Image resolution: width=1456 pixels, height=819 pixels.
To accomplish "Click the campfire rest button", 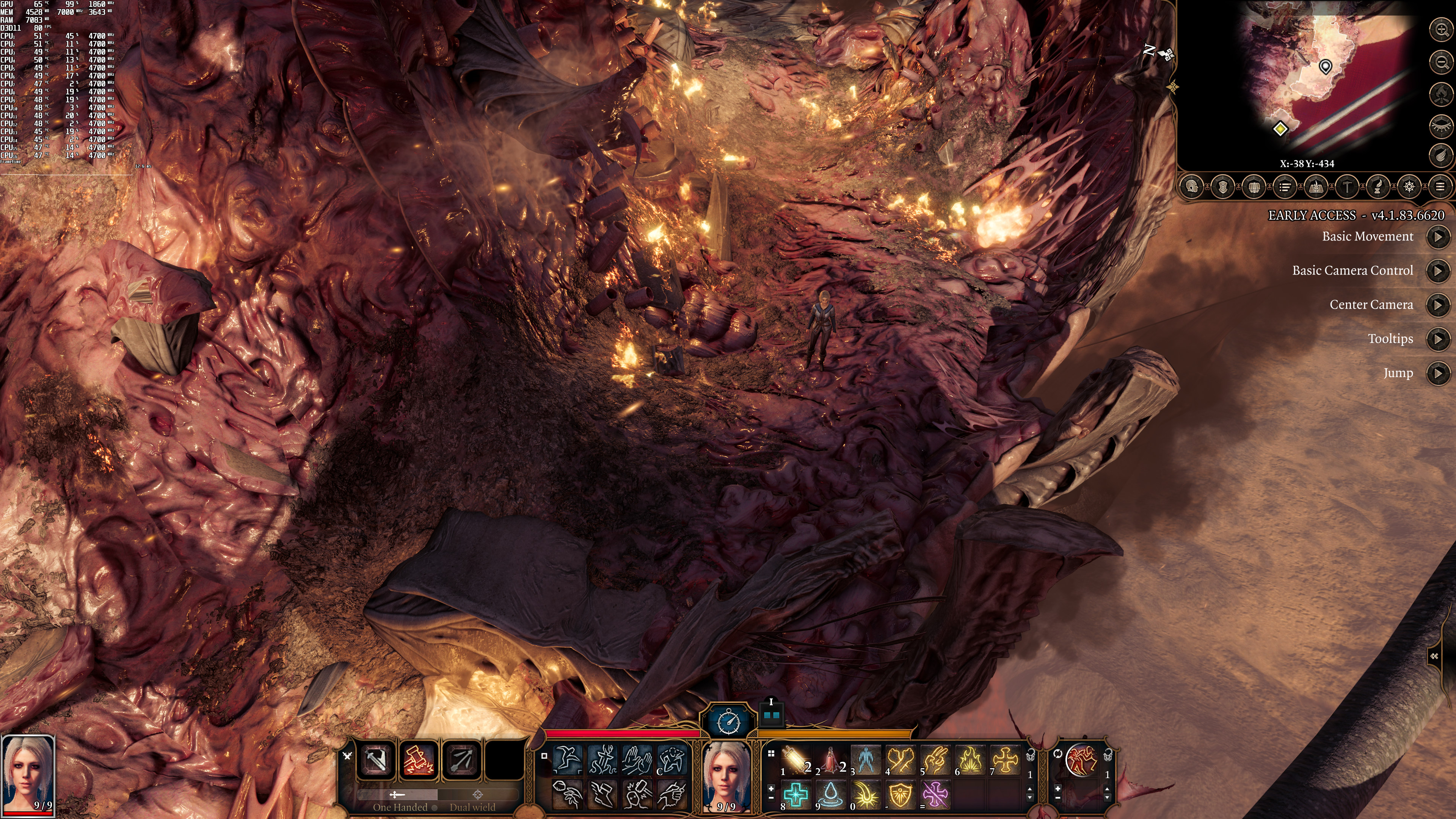I will (1441, 93).
